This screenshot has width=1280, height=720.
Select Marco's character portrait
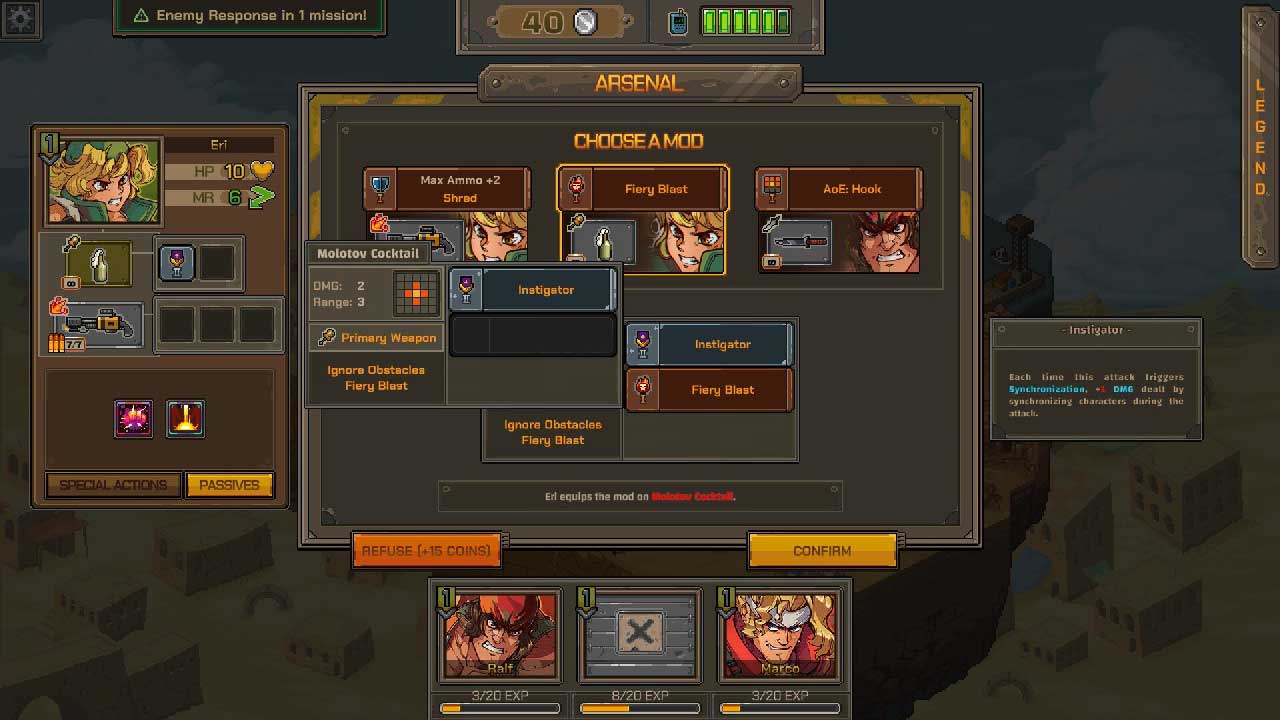coord(779,636)
